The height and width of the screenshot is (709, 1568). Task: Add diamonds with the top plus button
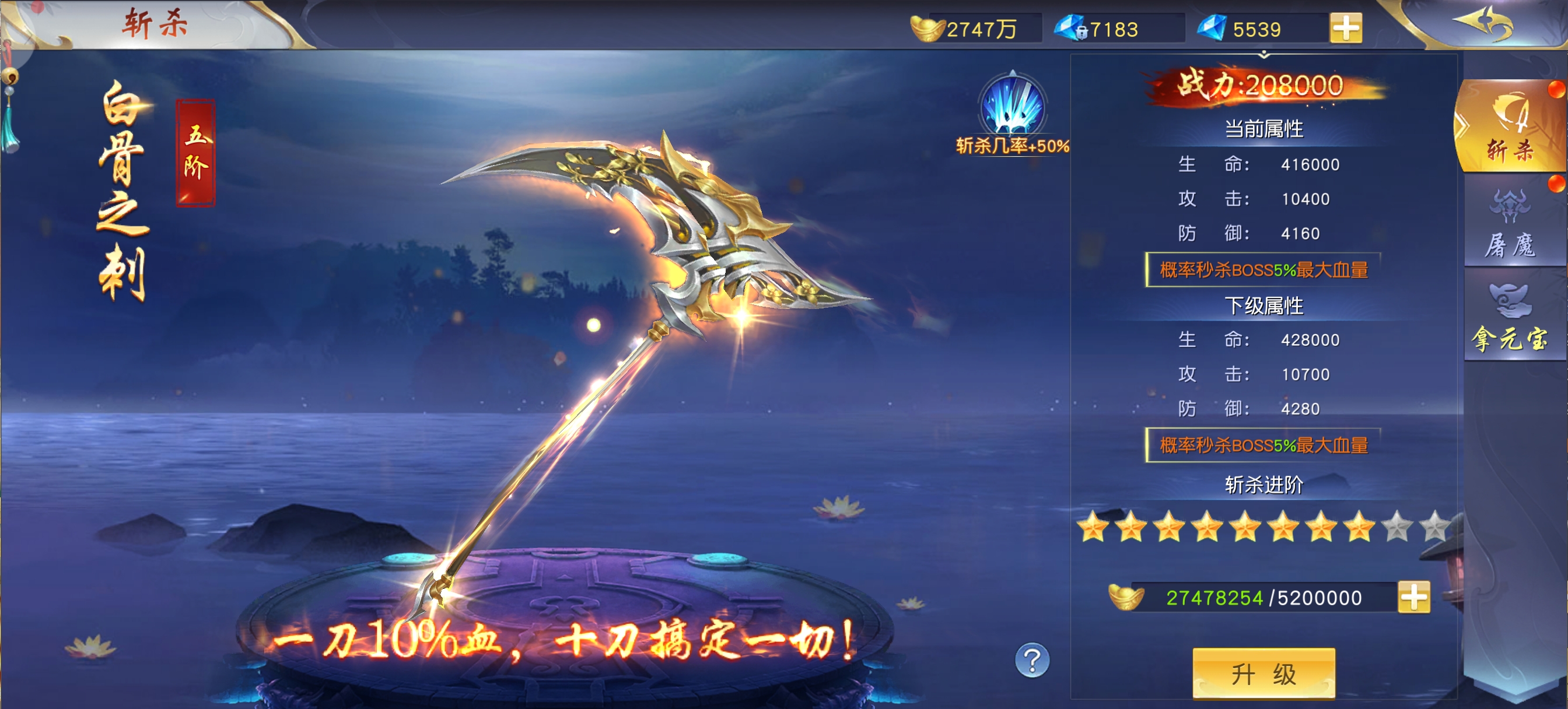tap(1346, 28)
